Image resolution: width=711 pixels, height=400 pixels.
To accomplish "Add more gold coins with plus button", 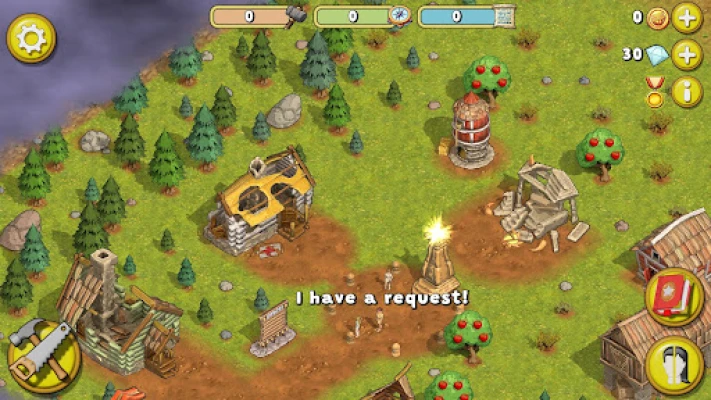I will coord(687,18).
